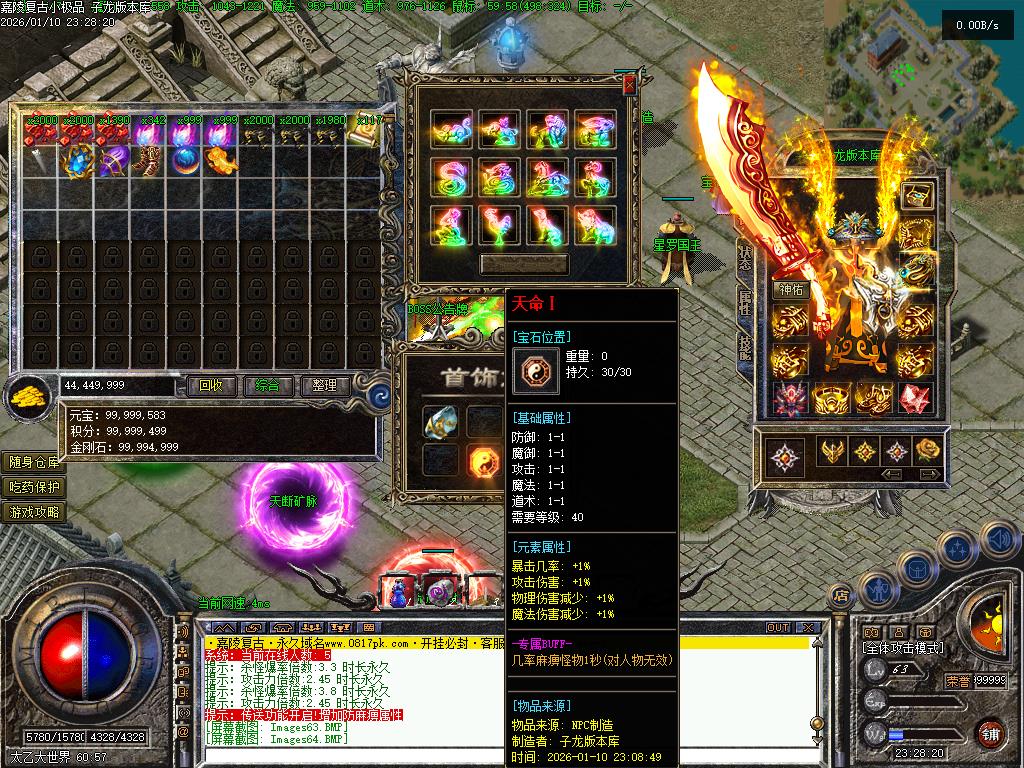The height and width of the screenshot is (768, 1024).
Task: Open the shop via the round 店 button
Action: 842,596
